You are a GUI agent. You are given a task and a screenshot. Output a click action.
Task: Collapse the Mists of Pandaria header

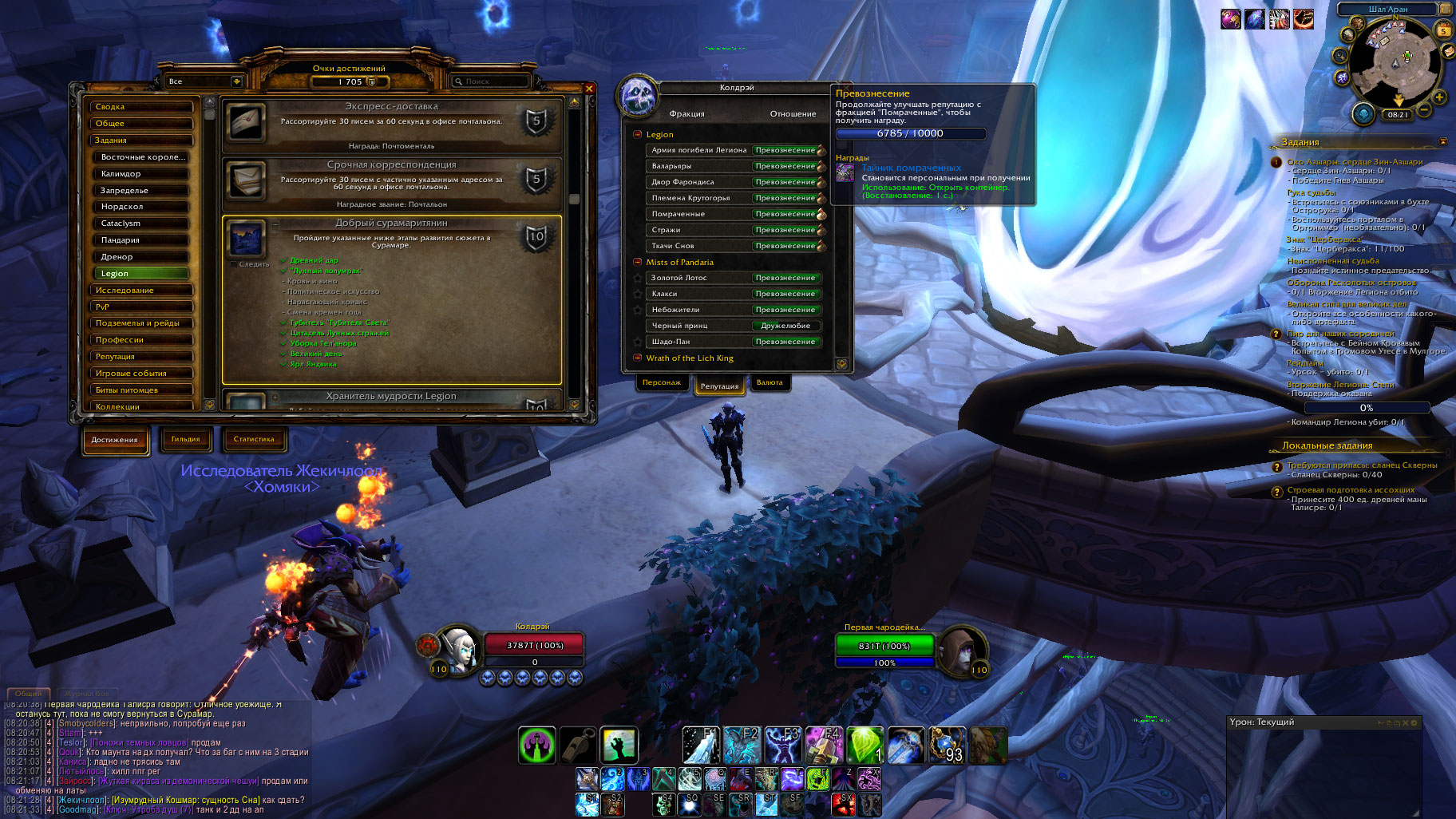pyautogui.click(x=638, y=263)
